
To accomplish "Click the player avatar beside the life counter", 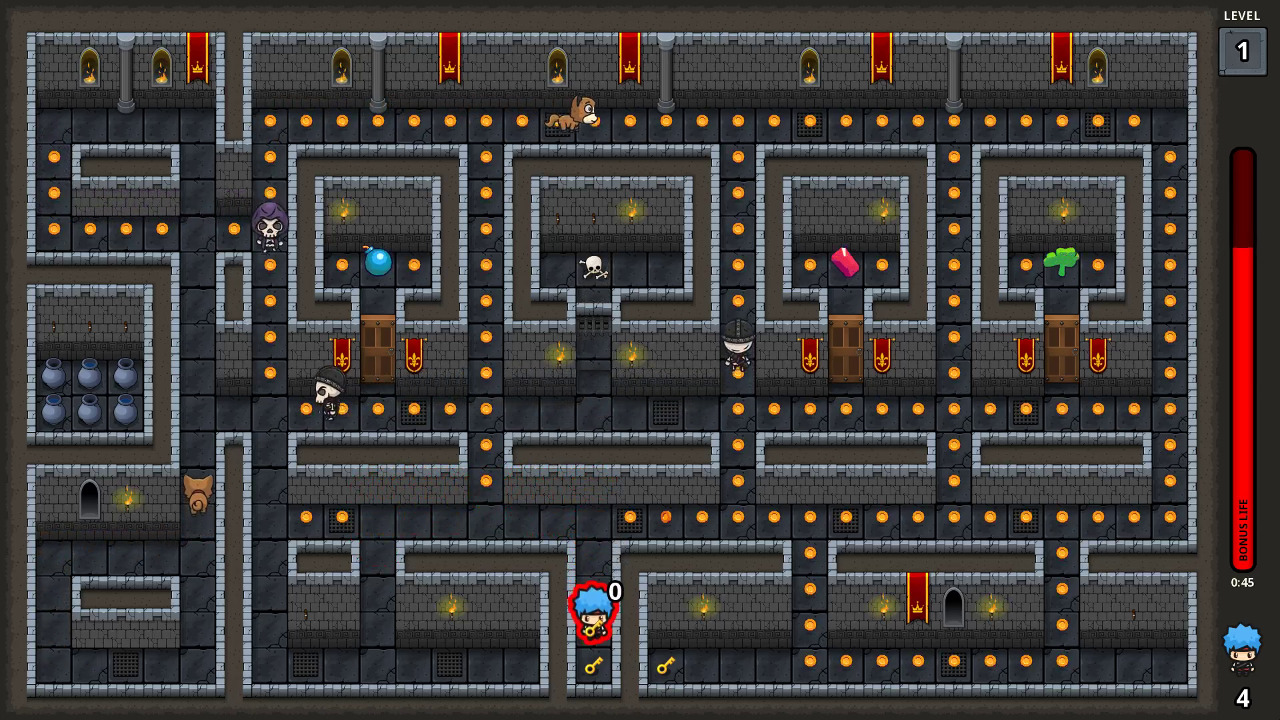I will click(1240, 646).
